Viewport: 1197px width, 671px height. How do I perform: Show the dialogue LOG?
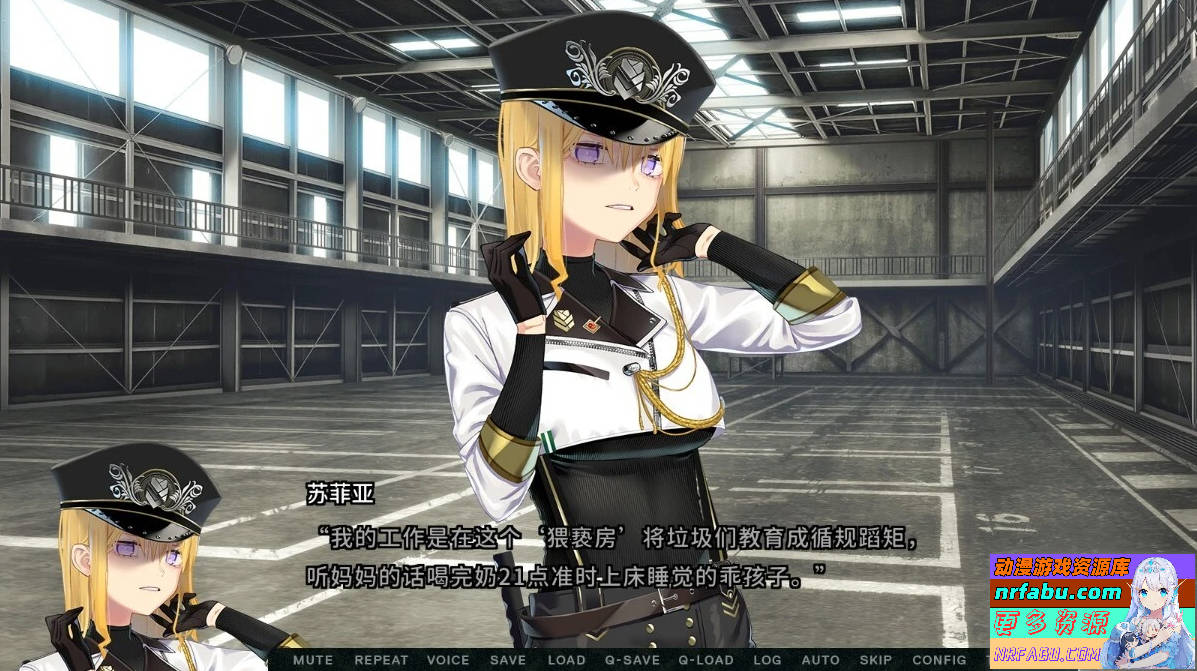[767, 660]
